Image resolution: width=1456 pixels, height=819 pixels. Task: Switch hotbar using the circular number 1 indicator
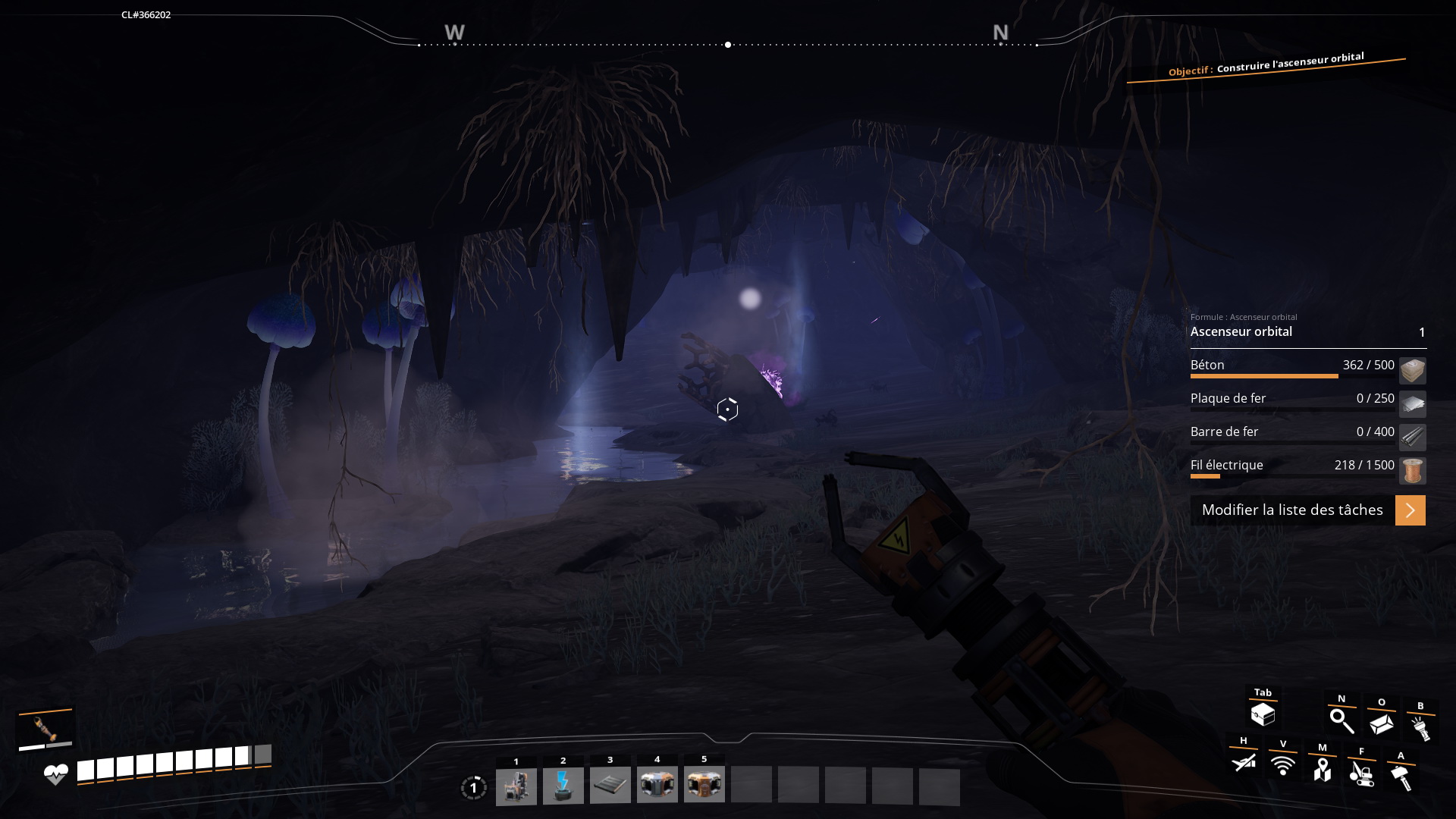[473, 788]
